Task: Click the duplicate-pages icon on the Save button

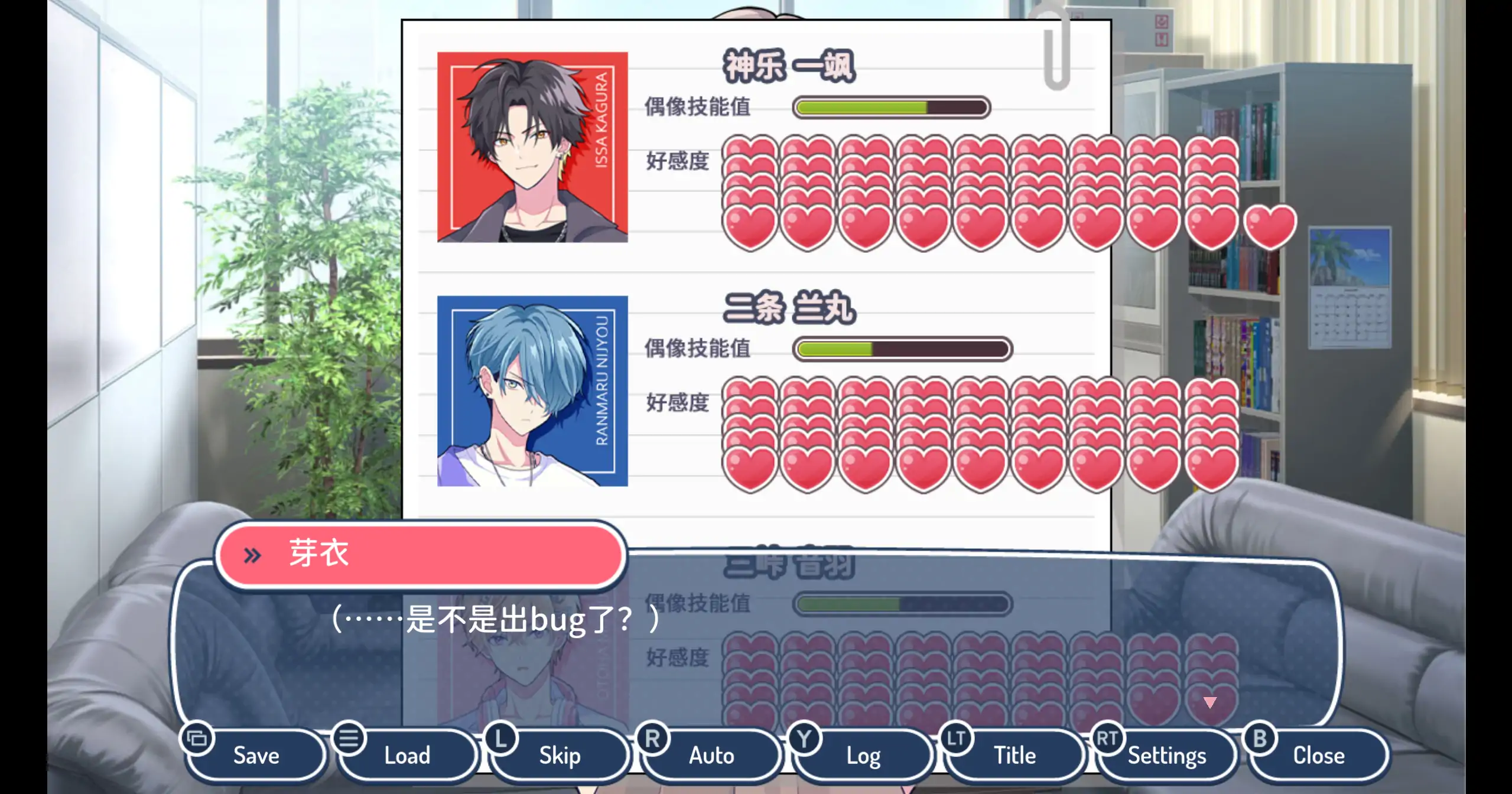Action: [x=197, y=738]
